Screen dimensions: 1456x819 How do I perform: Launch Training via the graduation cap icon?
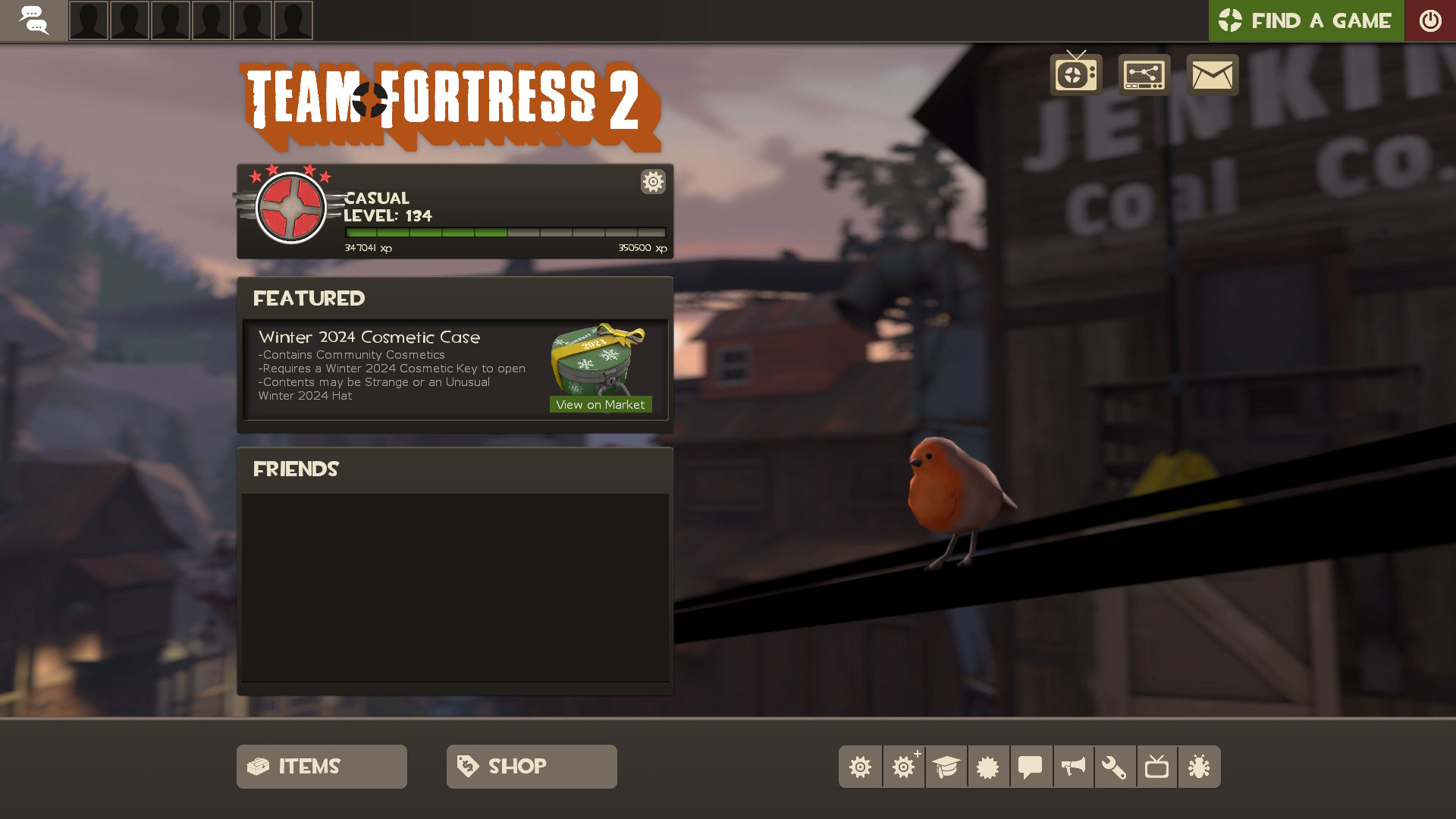946,767
